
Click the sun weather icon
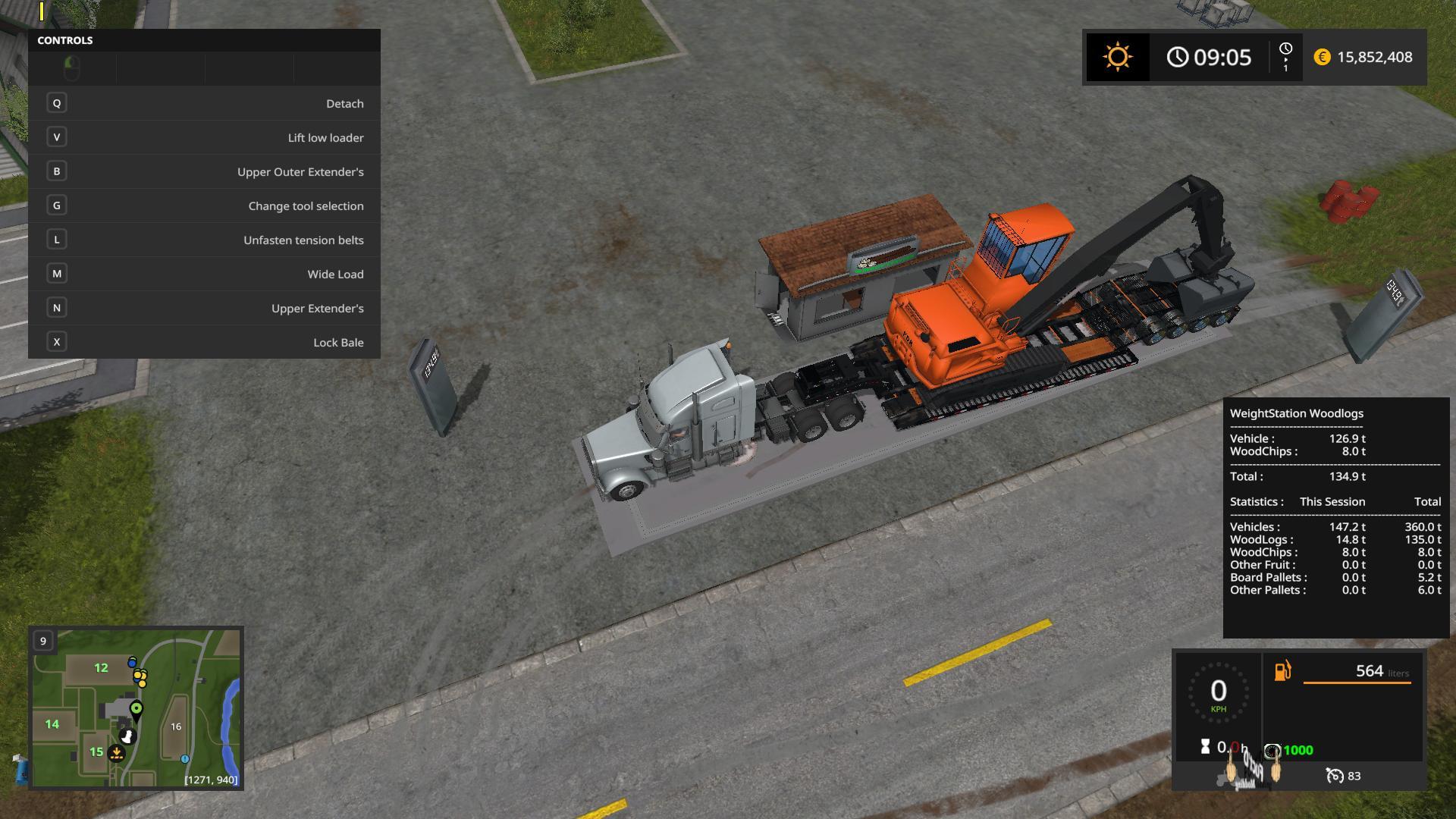tap(1117, 58)
